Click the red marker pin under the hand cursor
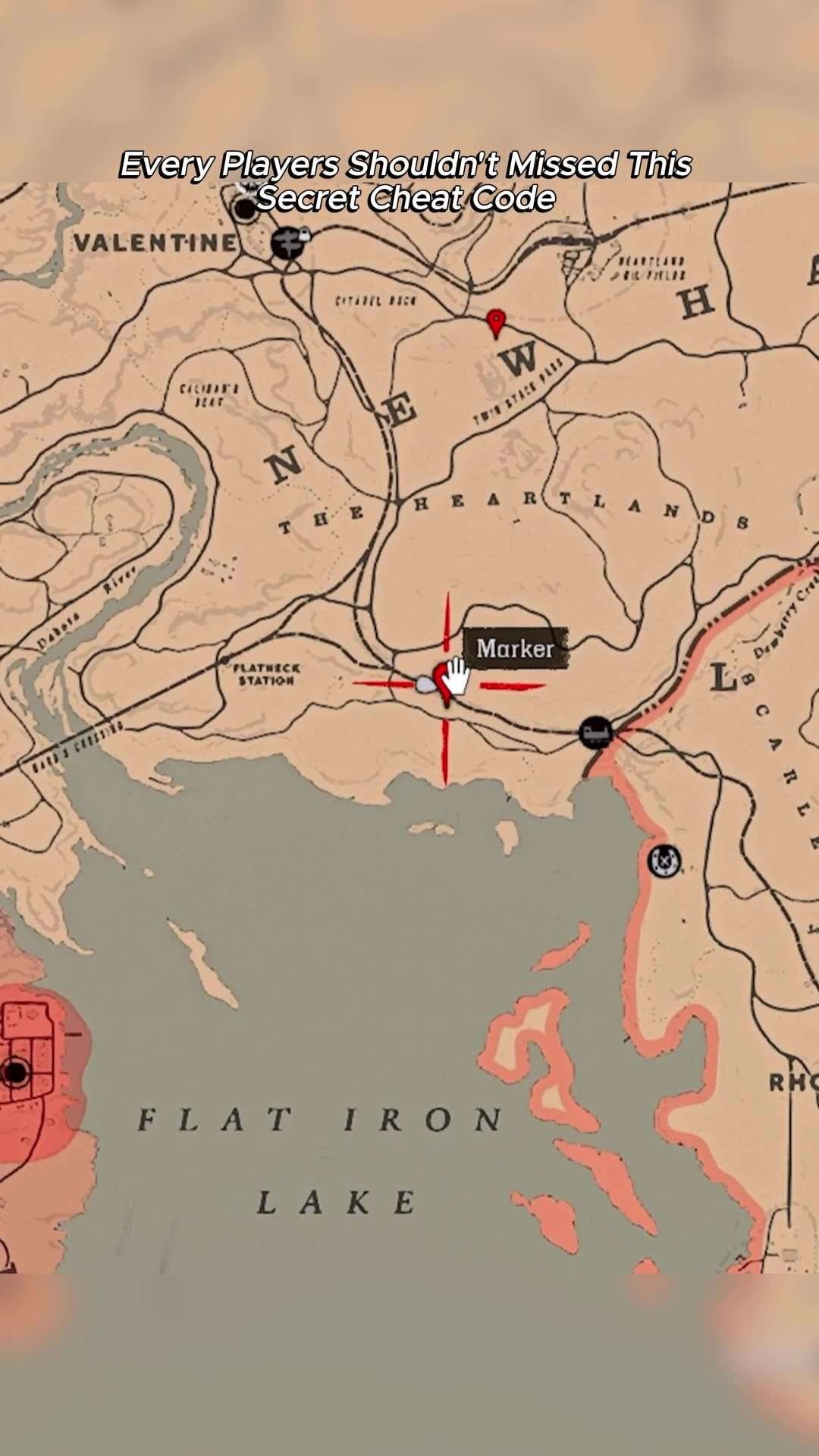Viewport: 819px width, 1456px height. [x=442, y=680]
